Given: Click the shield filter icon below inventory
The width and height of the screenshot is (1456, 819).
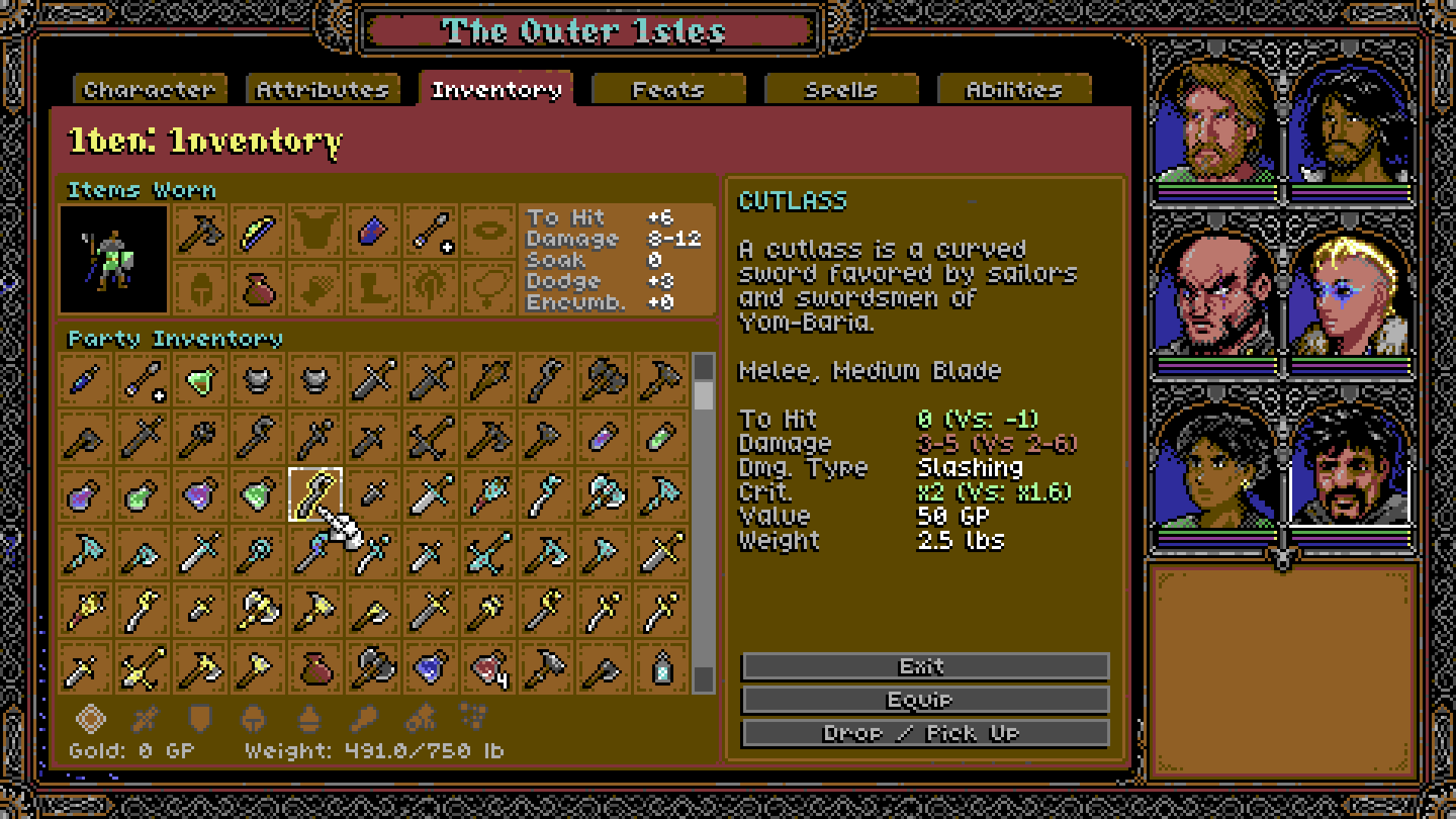Looking at the screenshot, I should click(199, 718).
